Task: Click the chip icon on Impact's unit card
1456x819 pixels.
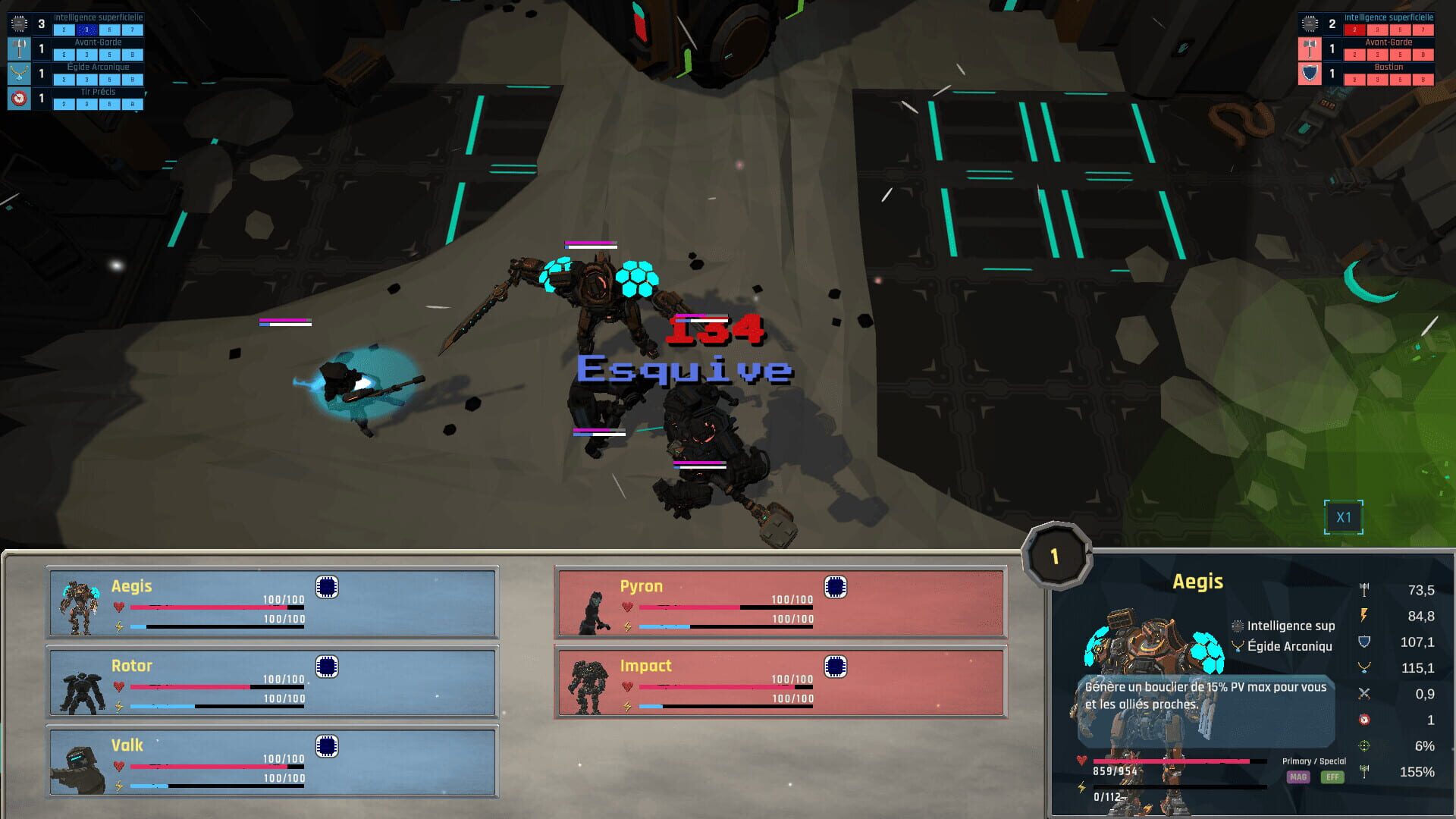Action: (x=836, y=667)
